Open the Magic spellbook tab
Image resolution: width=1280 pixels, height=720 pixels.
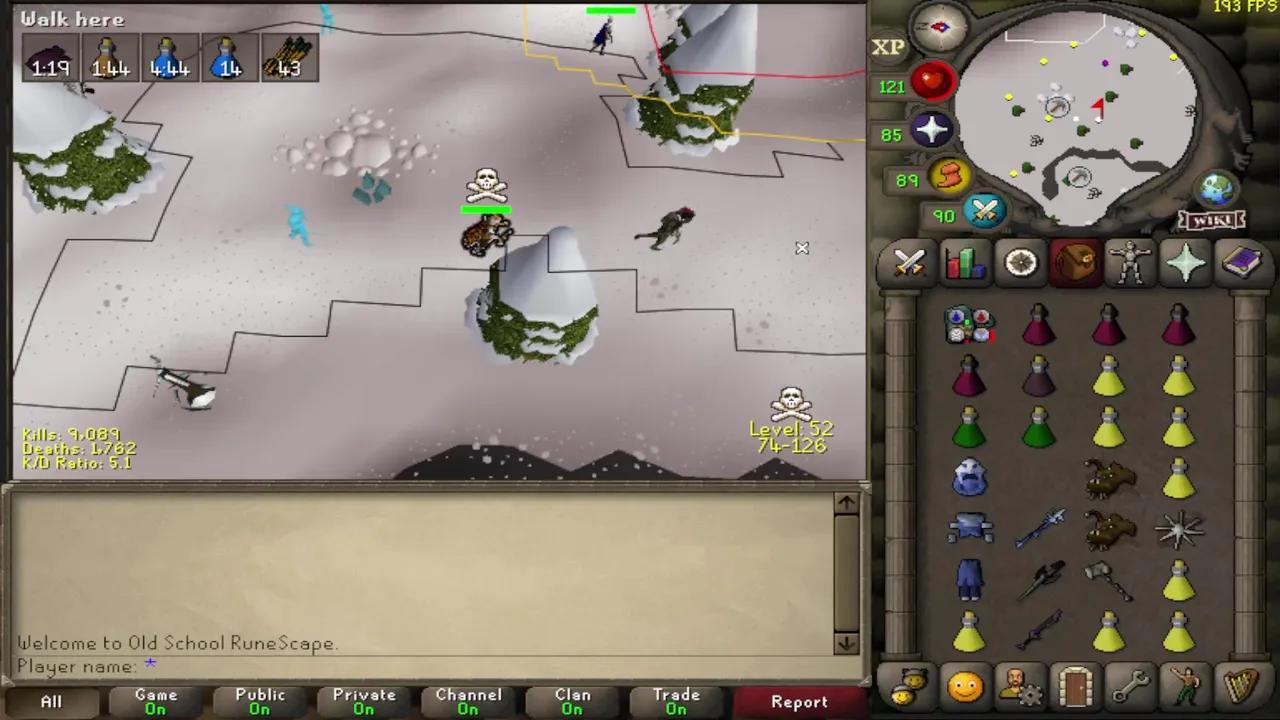pyautogui.click(x=1240, y=262)
